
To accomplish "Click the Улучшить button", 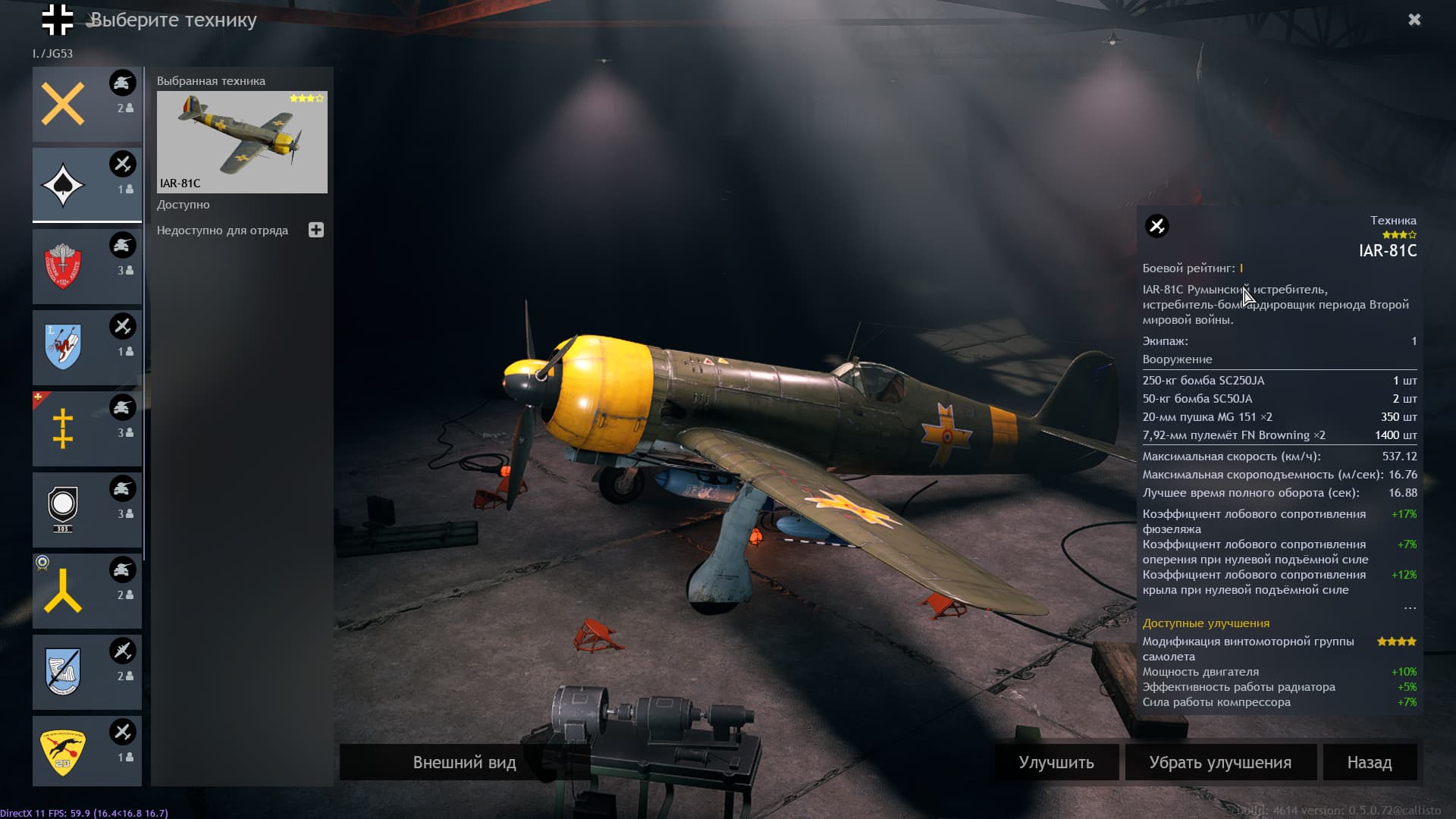I will click(1056, 762).
